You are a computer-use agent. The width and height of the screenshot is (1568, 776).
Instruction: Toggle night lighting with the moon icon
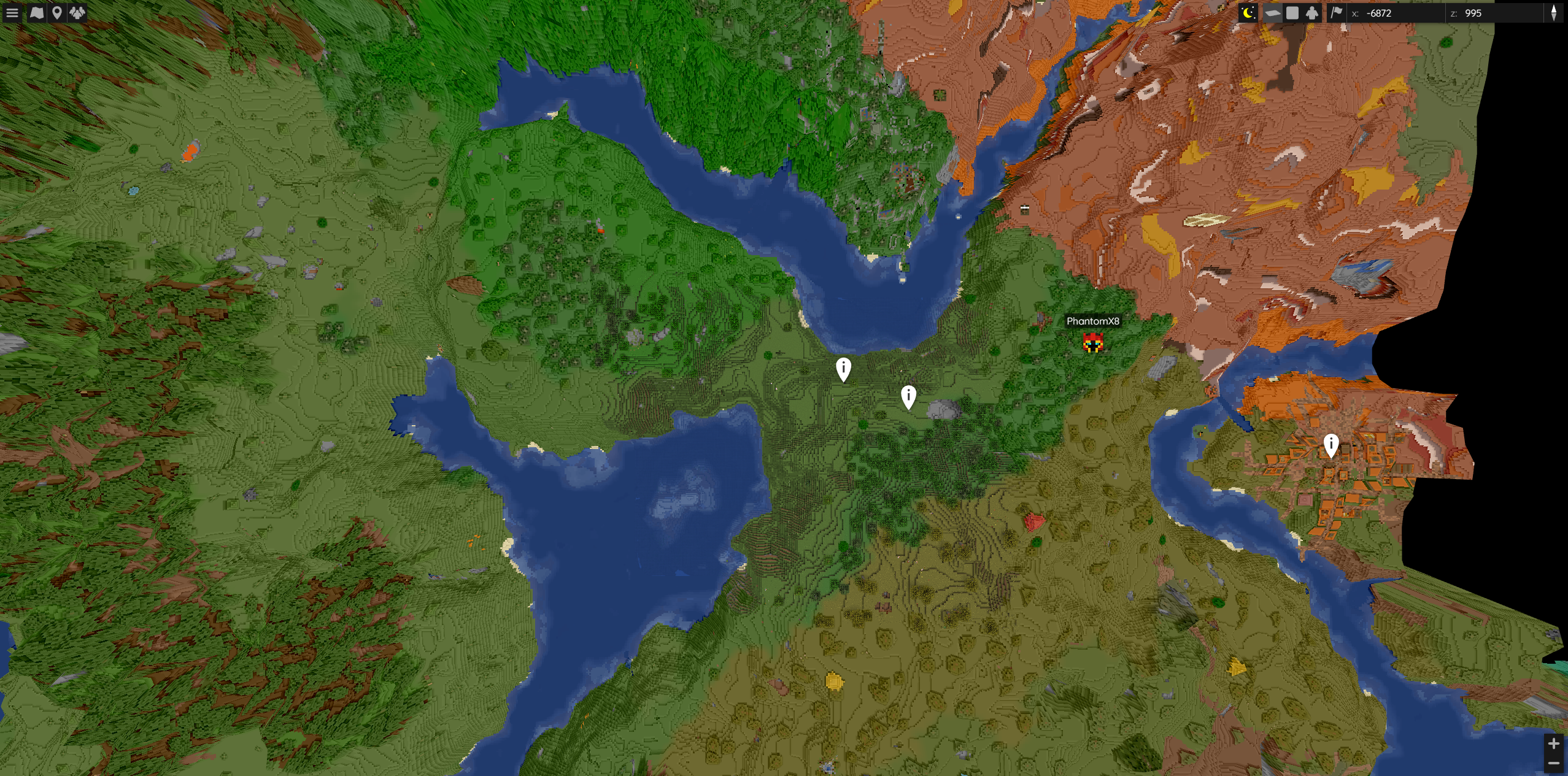pyautogui.click(x=1248, y=12)
